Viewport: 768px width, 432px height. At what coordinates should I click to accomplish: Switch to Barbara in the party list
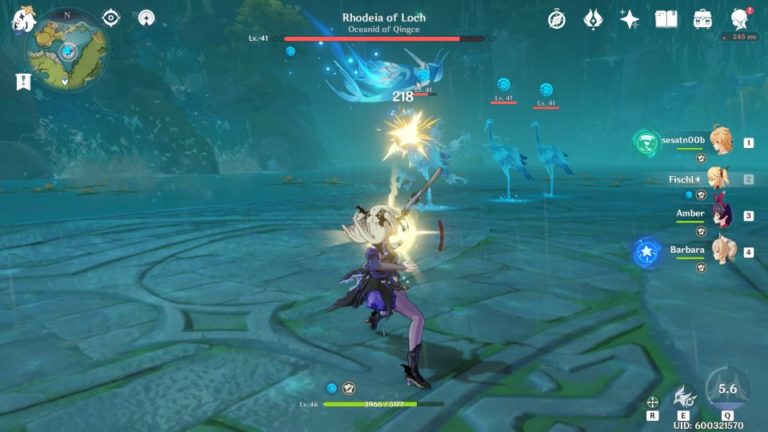[x=718, y=251]
